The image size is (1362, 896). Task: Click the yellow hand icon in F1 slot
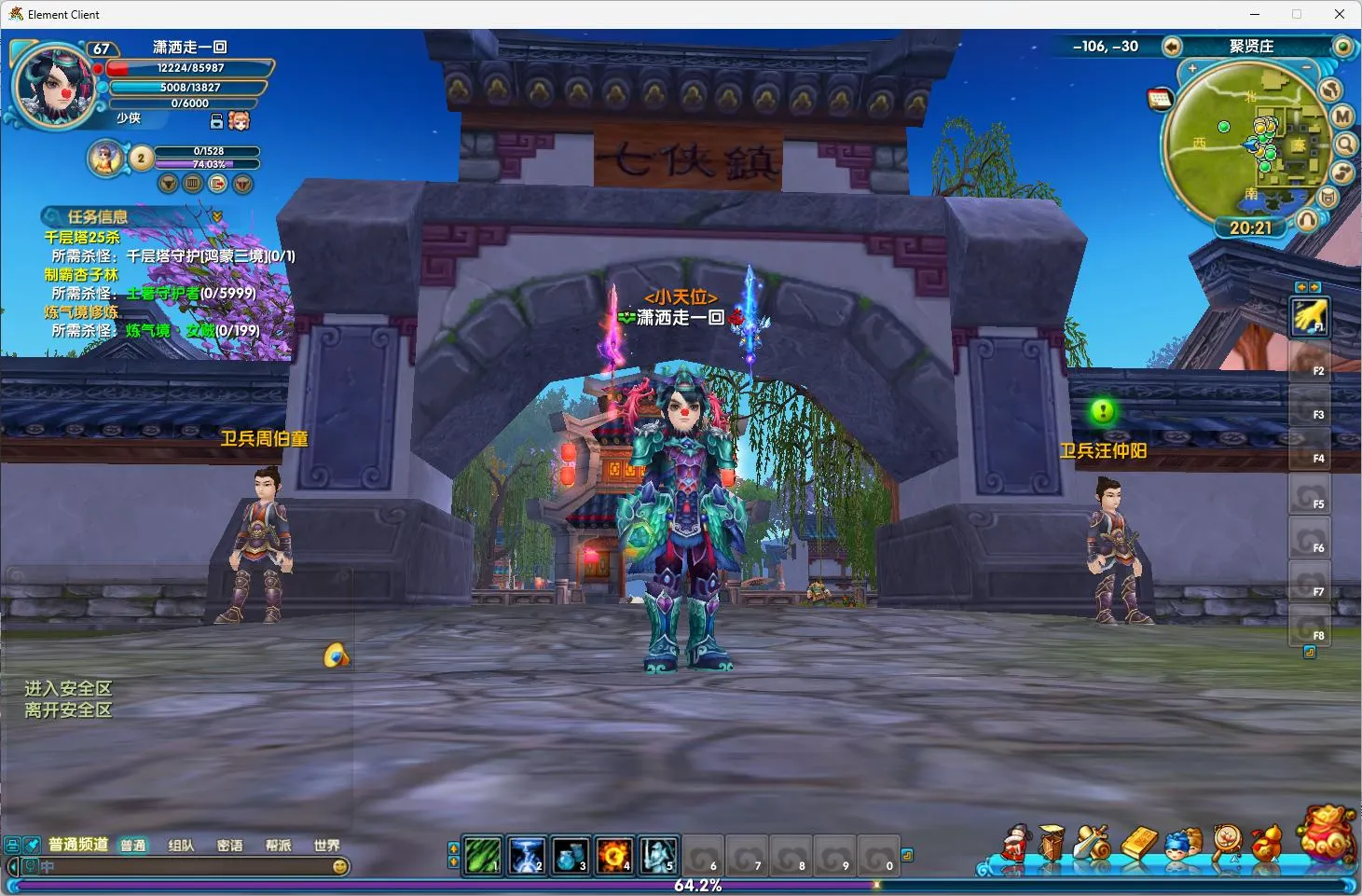tap(1309, 317)
